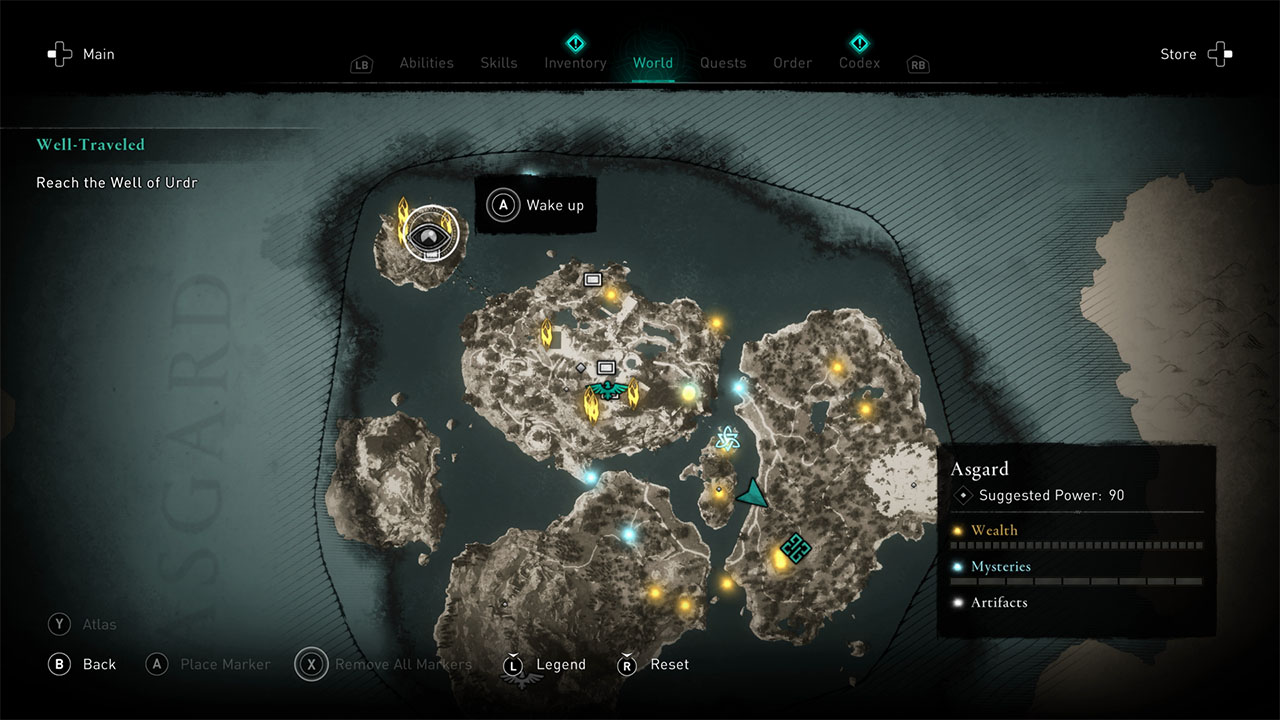The height and width of the screenshot is (720, 1280).
Task: Reset the map view
Action: [657, 664]
